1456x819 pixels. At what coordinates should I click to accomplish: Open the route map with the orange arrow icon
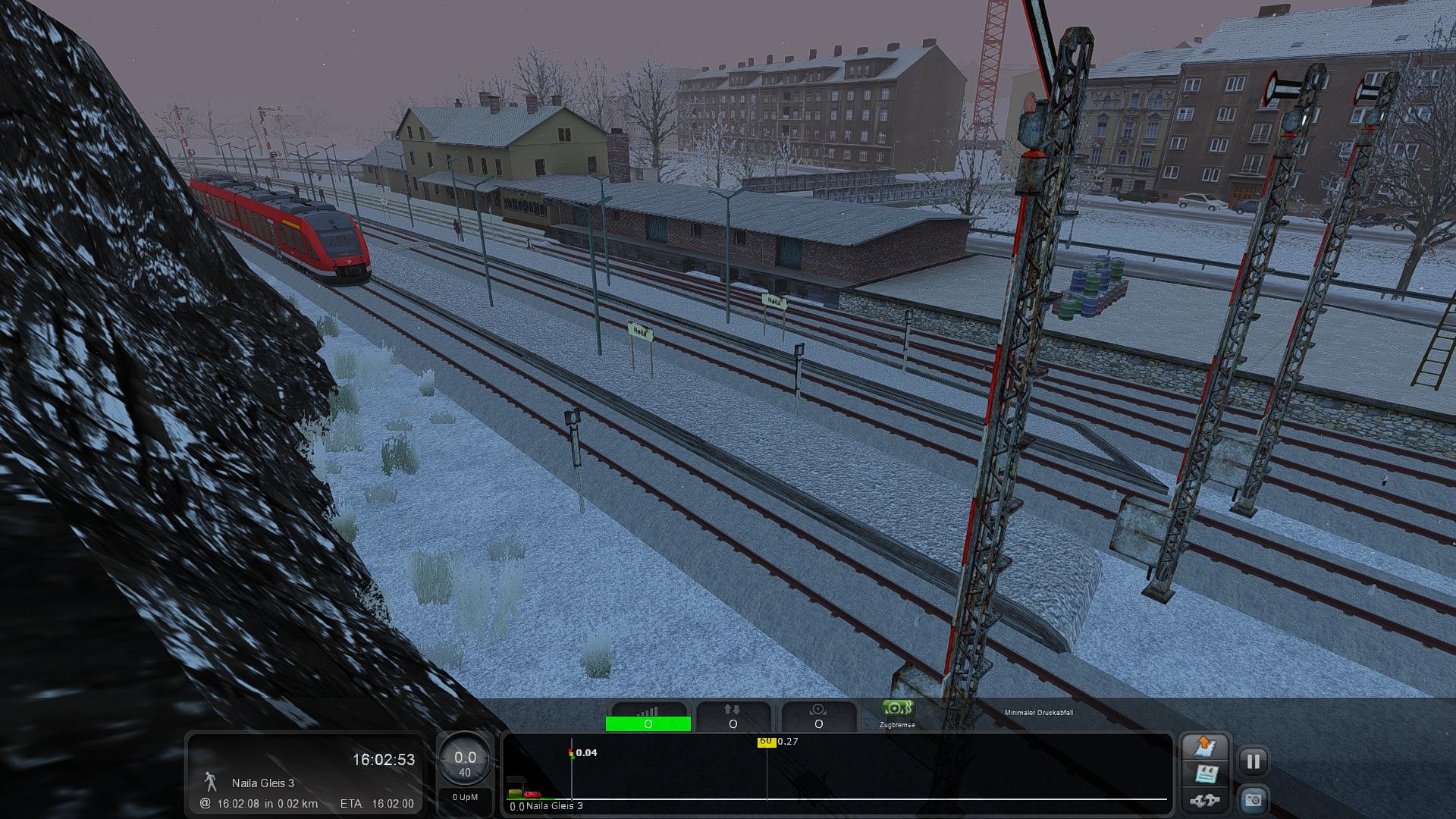click(x=1204, y=746)
